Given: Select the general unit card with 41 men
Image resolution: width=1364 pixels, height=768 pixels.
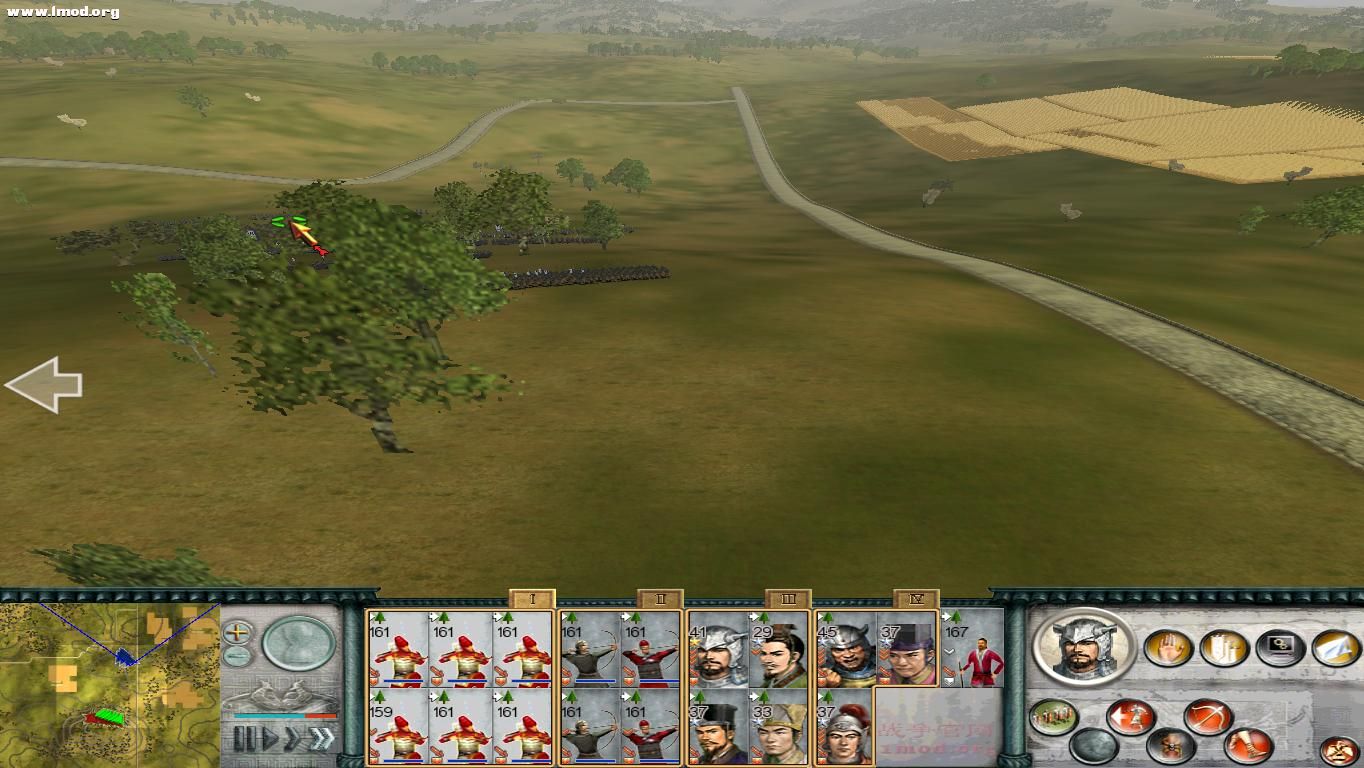Looking at the screenshot, I should click(718, 650).
